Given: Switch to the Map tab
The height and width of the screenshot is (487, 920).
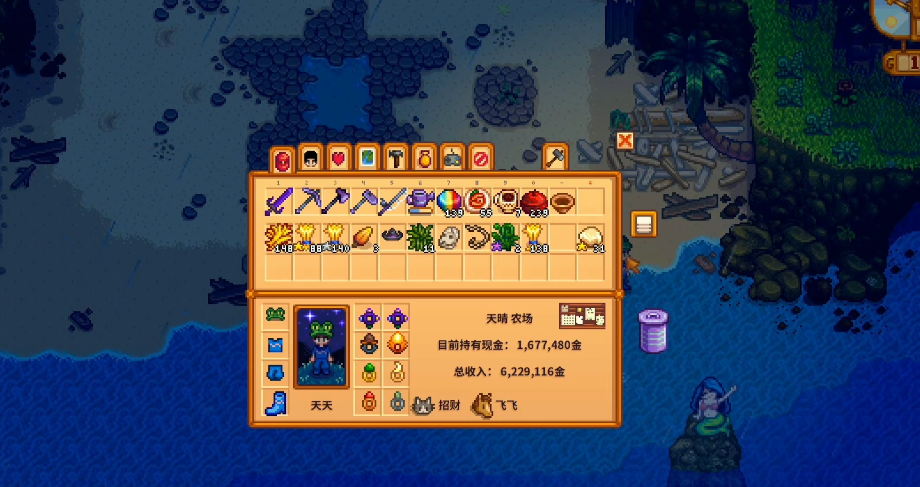Looking at the screenshot, I should tap(367, 158).
